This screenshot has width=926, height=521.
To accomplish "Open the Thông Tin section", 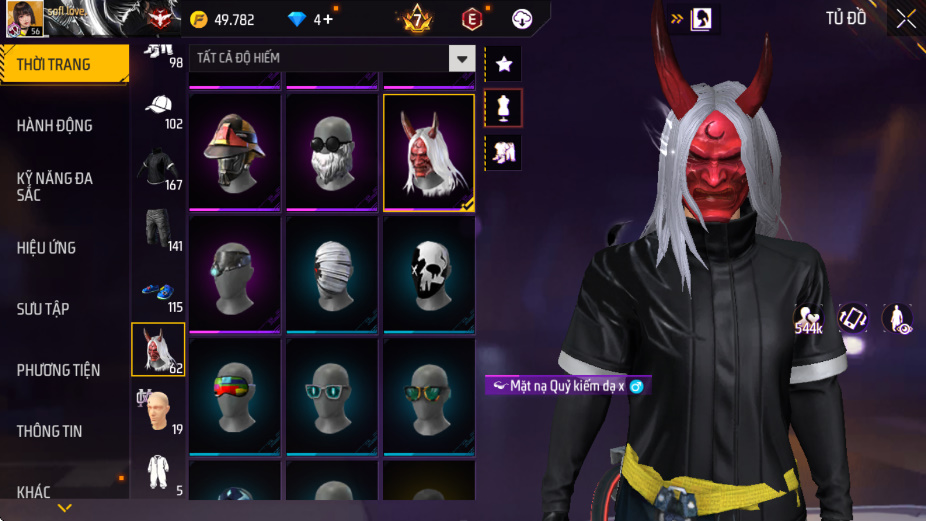I will pos(64,431).
